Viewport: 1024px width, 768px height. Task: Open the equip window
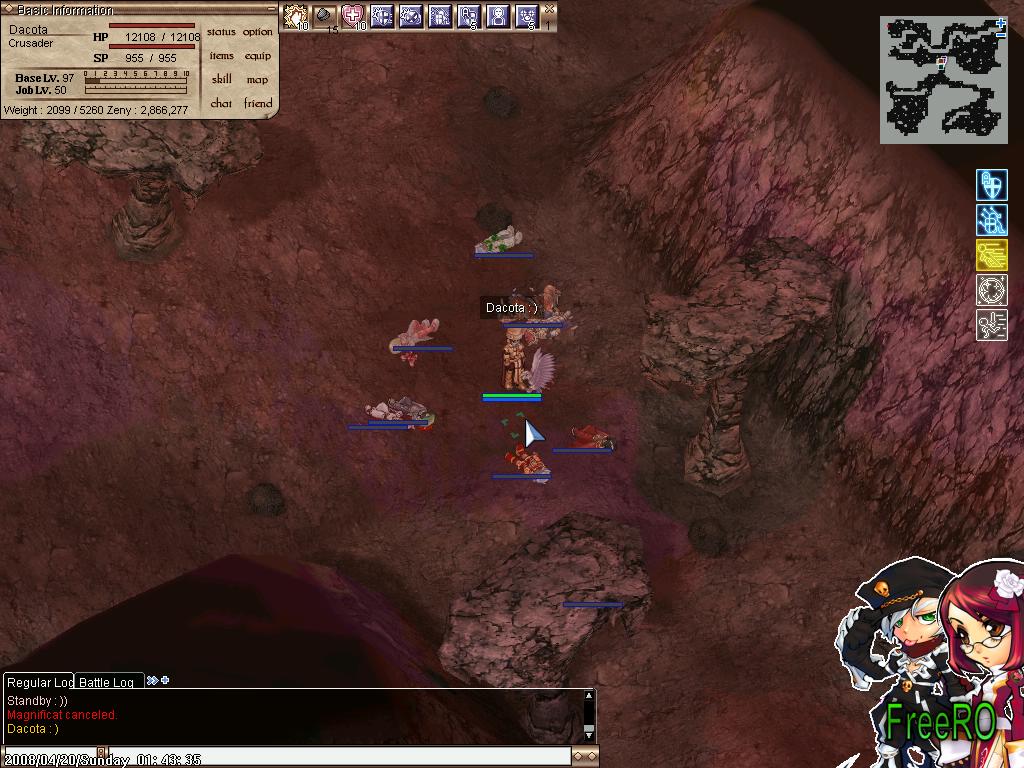(x=257, y=56)
